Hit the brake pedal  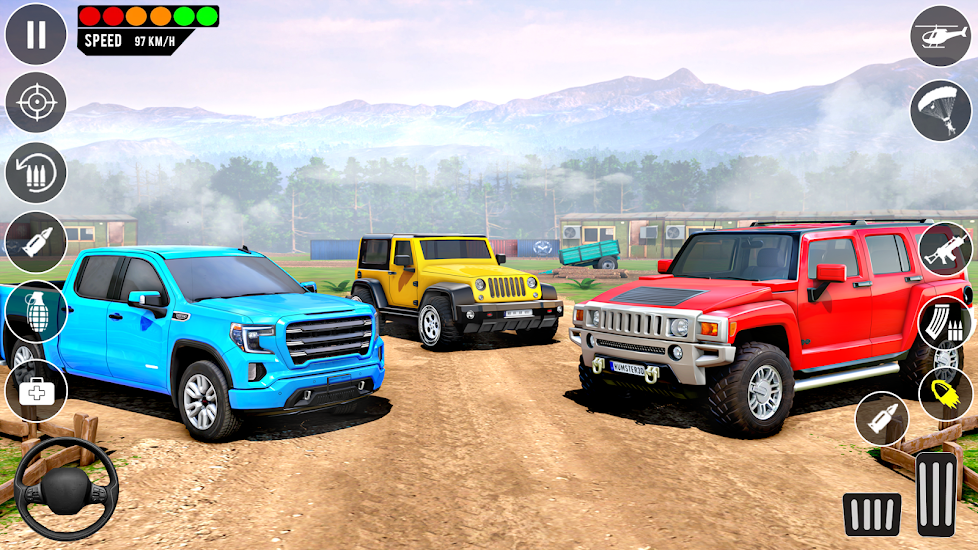coord(872,514)
